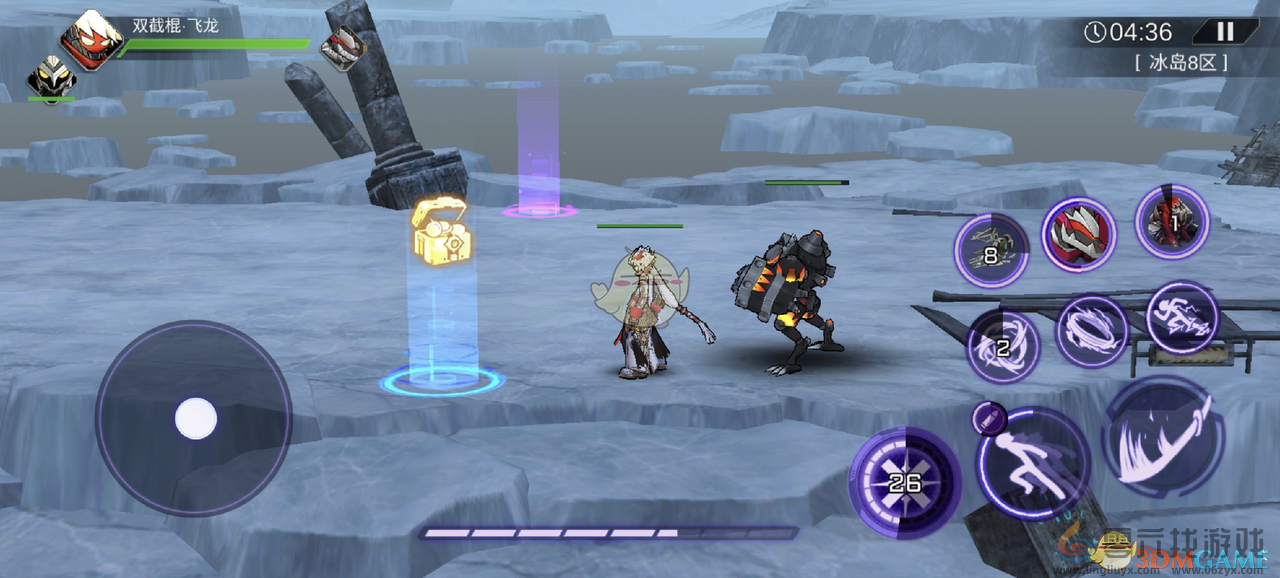Trigger the crosshair skill showing cooldown 26
This screenshot has height=578, width=1280.
(905, 483)
